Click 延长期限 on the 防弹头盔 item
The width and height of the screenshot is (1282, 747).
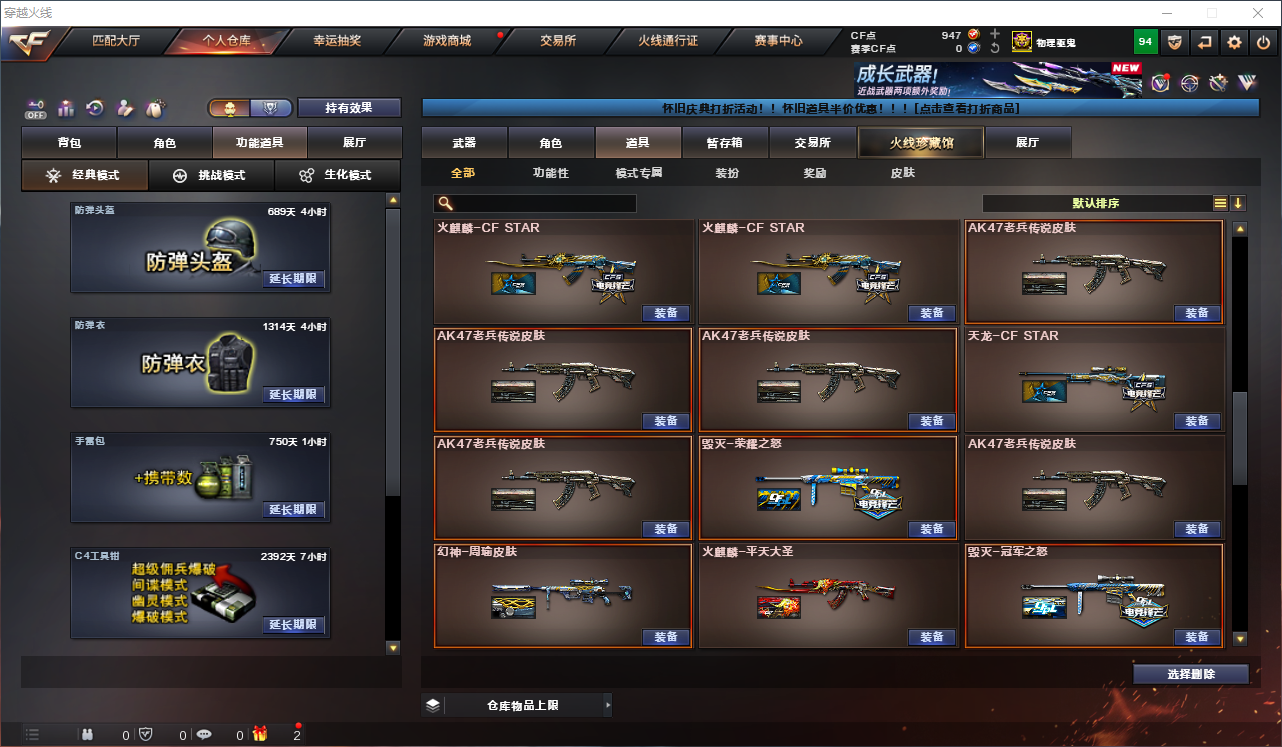[294, 278]
